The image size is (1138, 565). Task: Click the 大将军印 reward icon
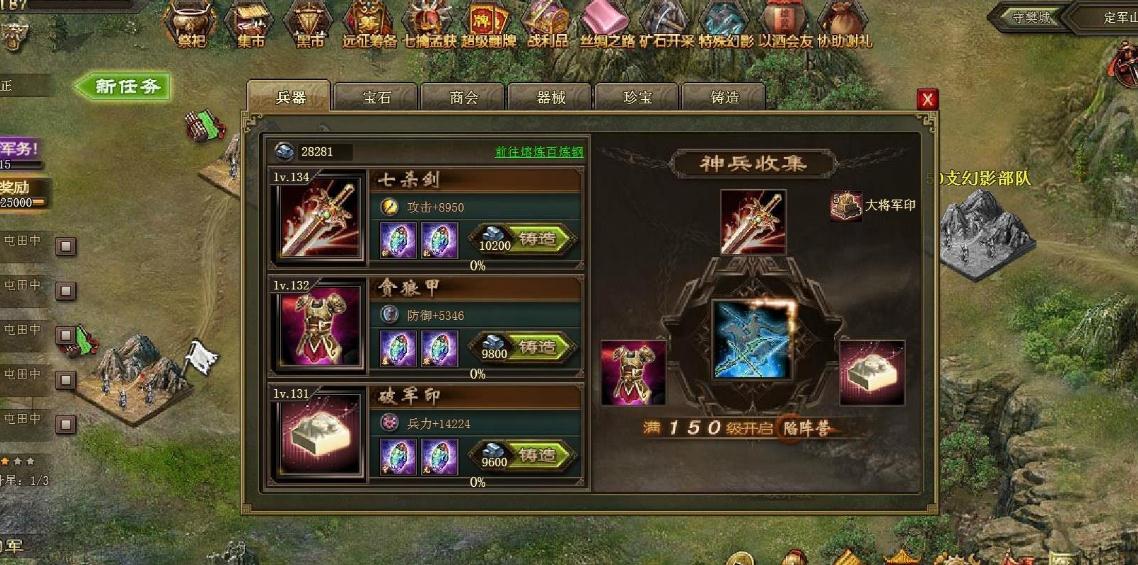click(x=846, y=206)
